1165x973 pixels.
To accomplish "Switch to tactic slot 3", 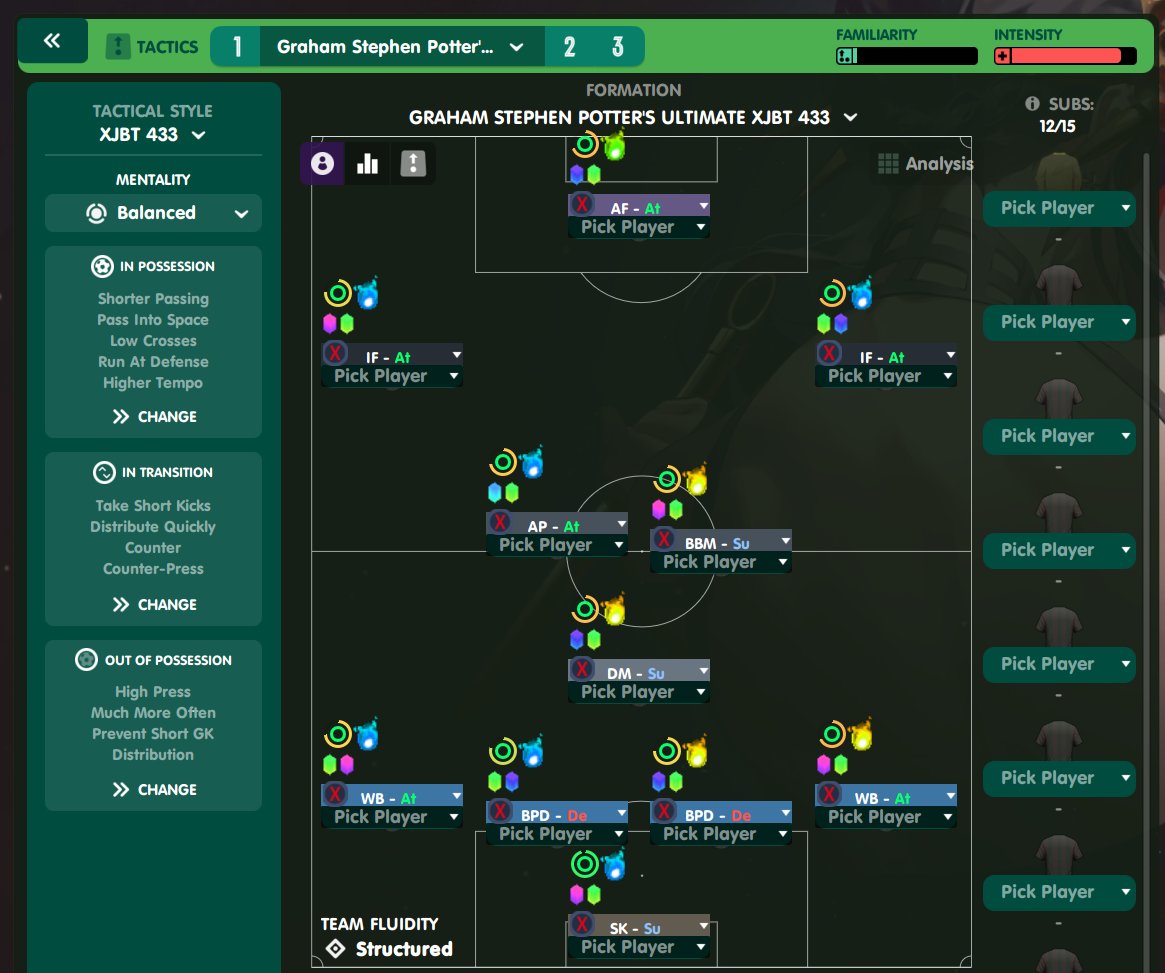I will pos(618,47).
